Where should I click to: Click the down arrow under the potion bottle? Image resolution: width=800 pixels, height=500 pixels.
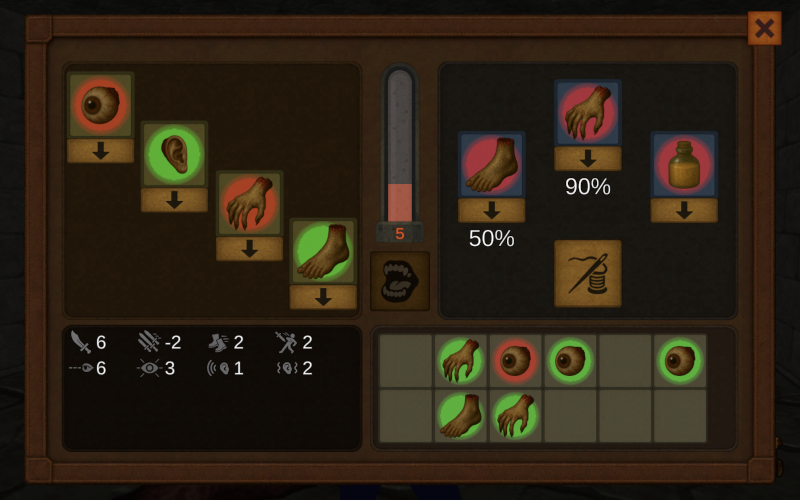(684, 211)
